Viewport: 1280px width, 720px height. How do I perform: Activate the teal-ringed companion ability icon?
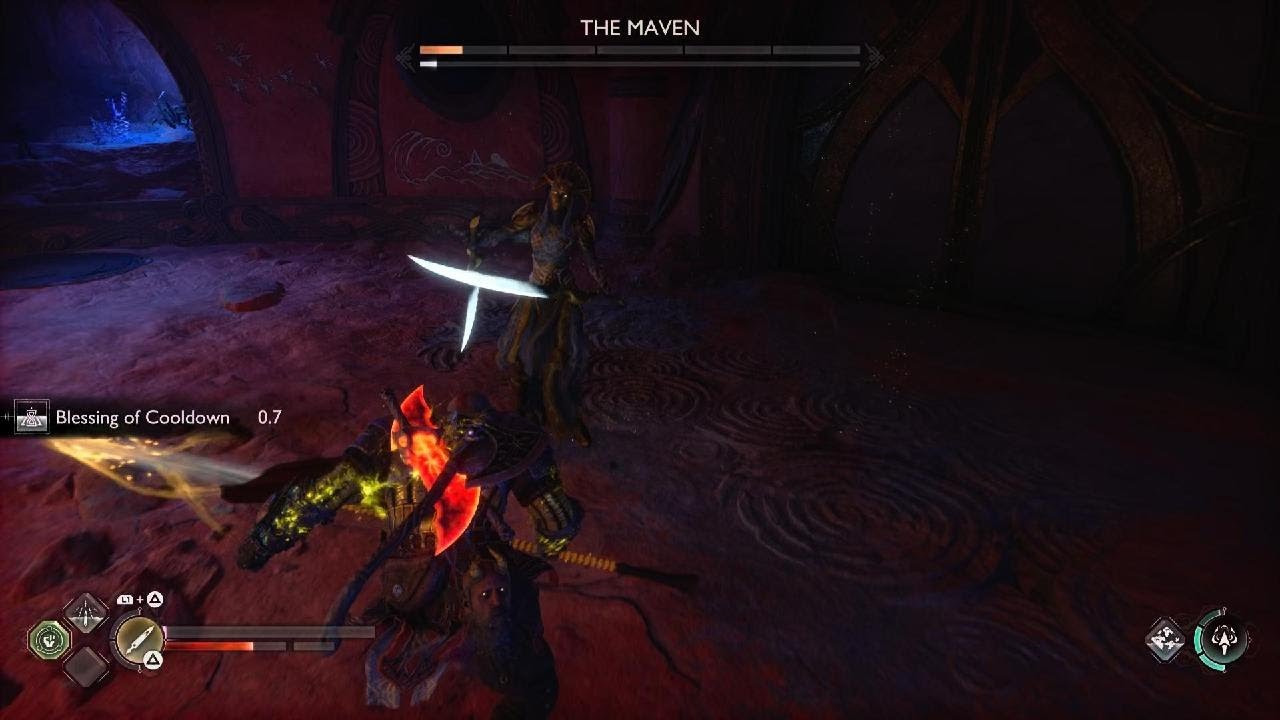point(1221,638)
